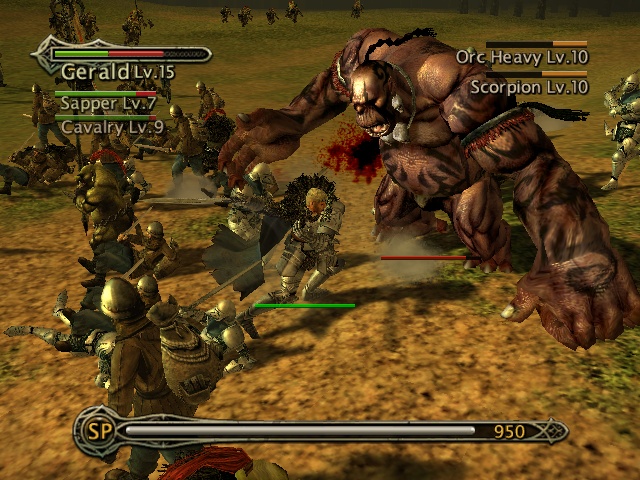Choose the Sapper Lv.7 support unit
640x480 pixels.
point(108,102)
